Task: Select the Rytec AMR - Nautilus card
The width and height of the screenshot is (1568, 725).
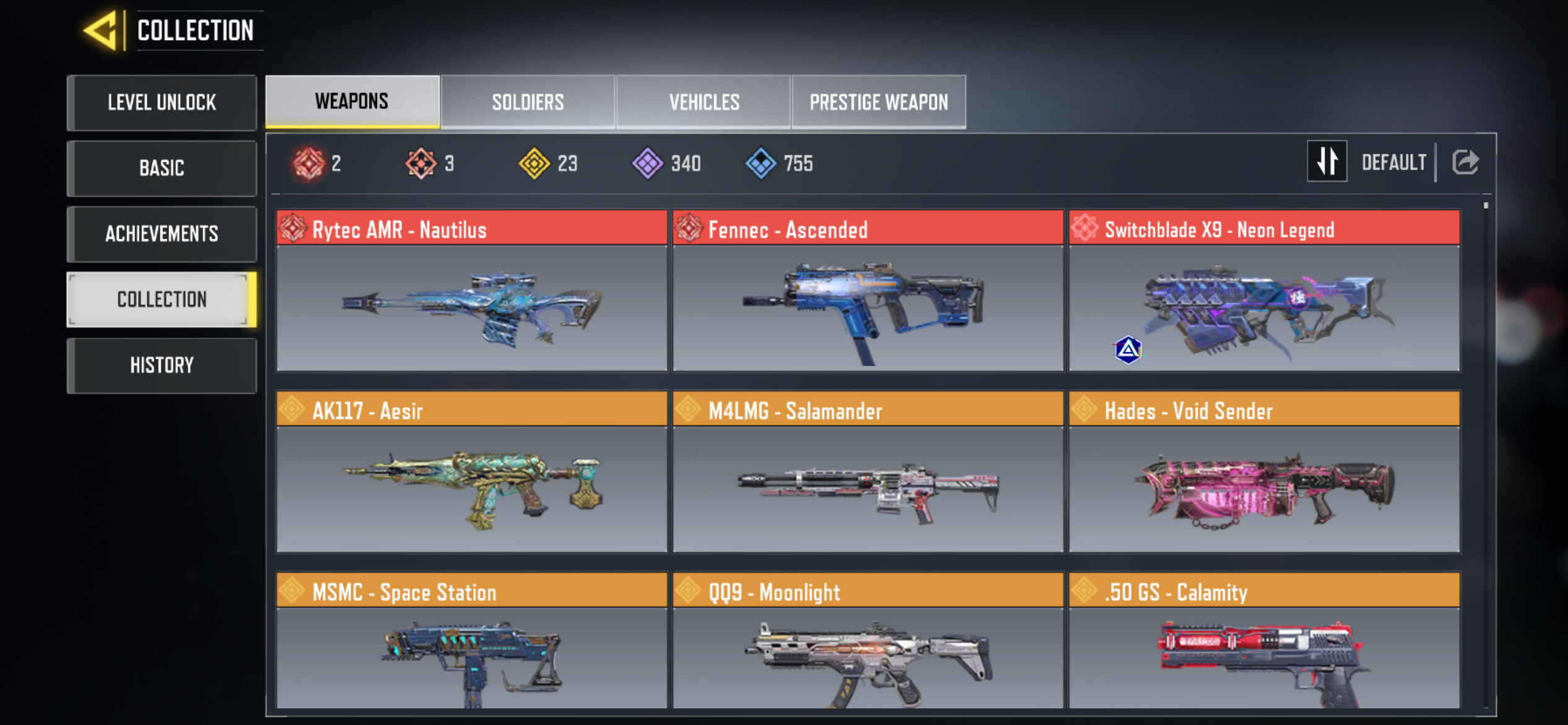Action: point(472,291)
